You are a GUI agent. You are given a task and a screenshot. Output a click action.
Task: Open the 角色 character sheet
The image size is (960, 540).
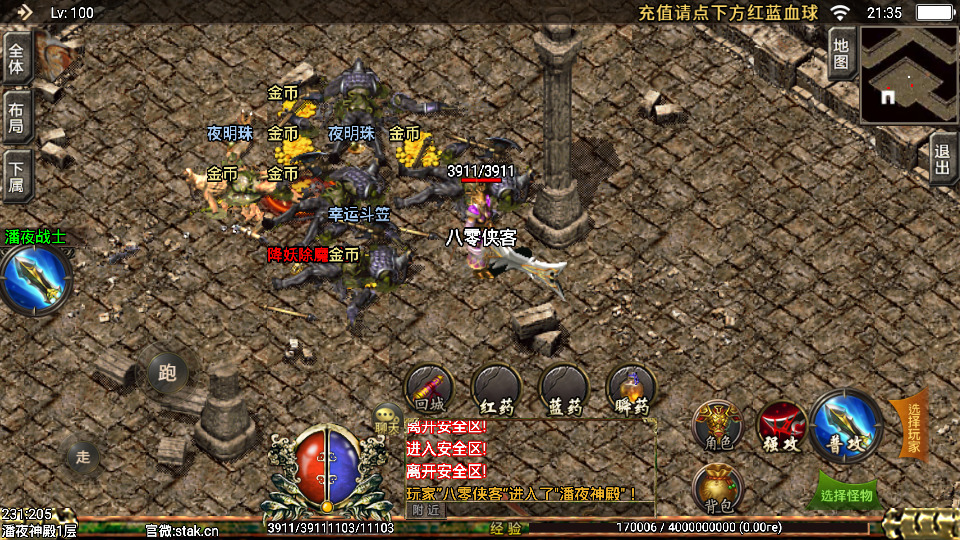click(x=718, y=425)
